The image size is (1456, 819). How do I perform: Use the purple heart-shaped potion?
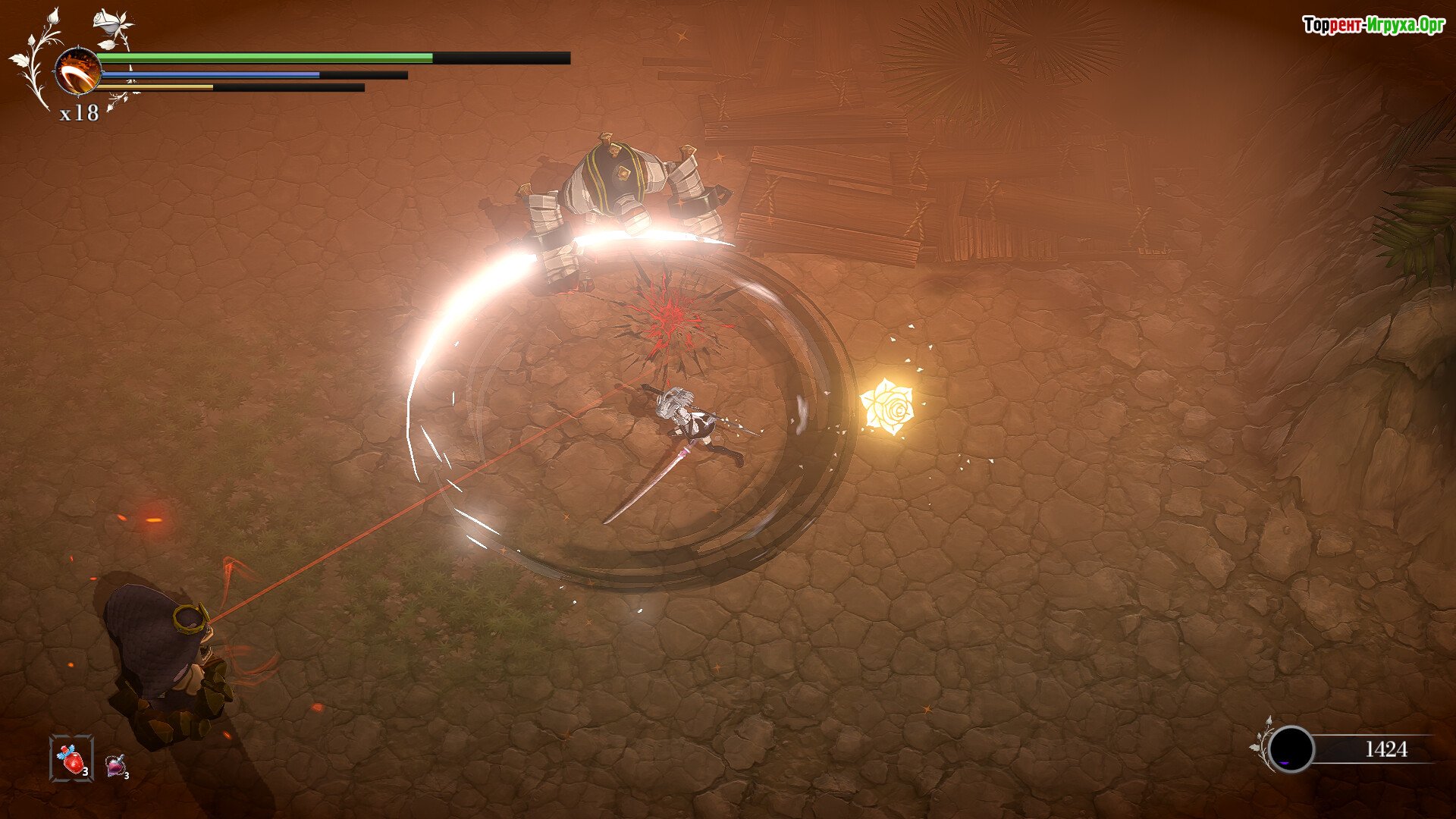(116, 766)
